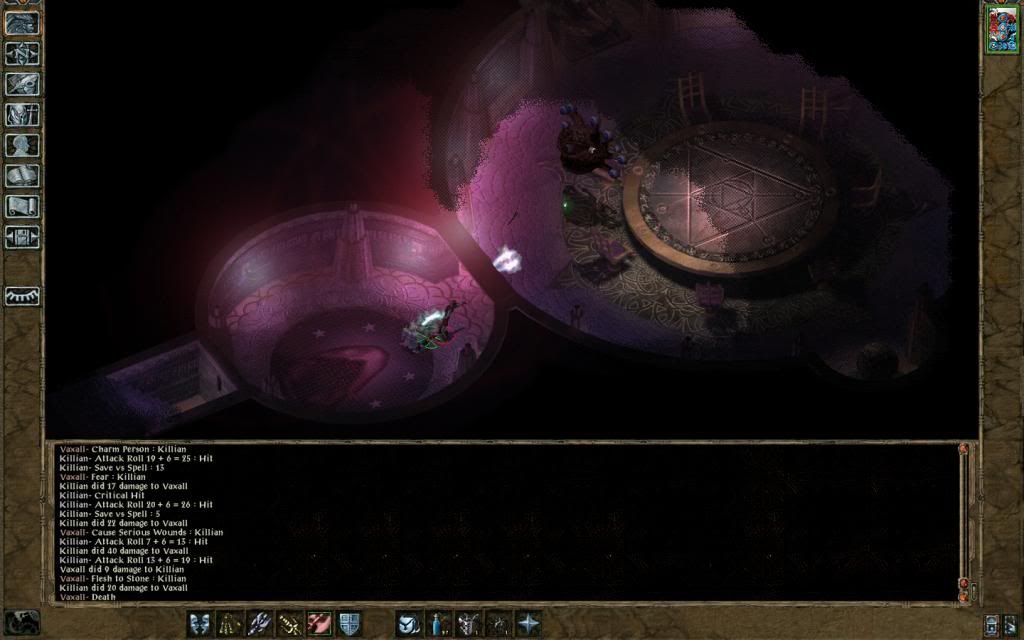Use the blue potion quick item
The height and width of the screenshot is (640, 1024).
439,623
